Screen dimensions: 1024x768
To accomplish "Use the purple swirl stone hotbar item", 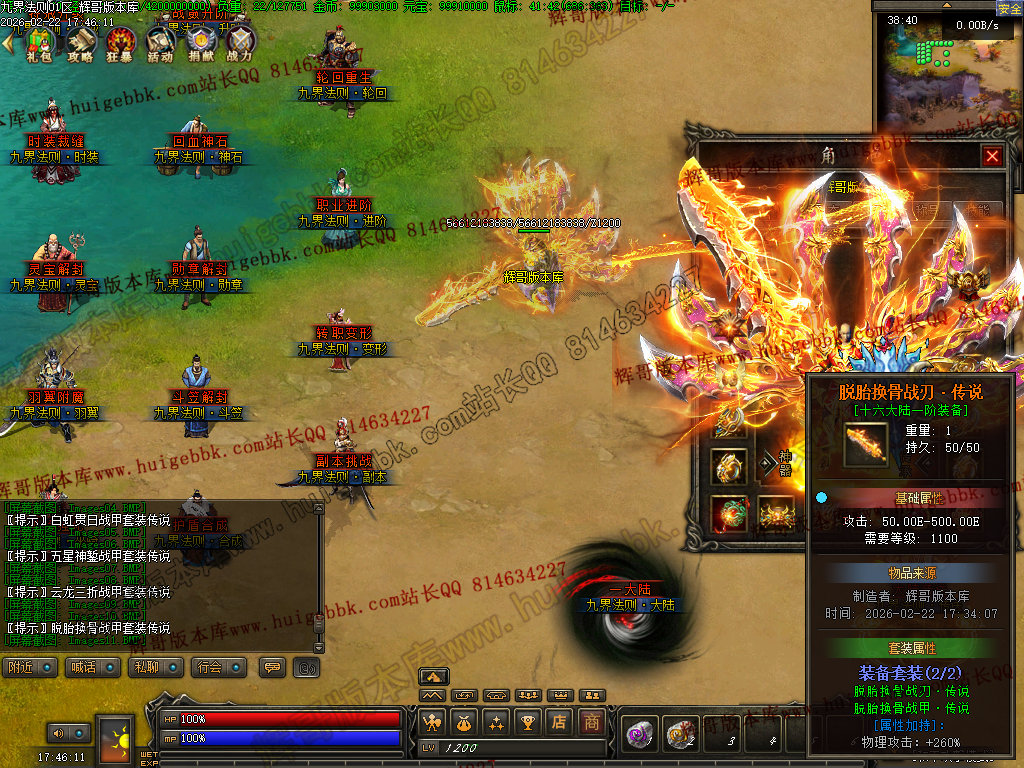I will (x=640, y=735).
